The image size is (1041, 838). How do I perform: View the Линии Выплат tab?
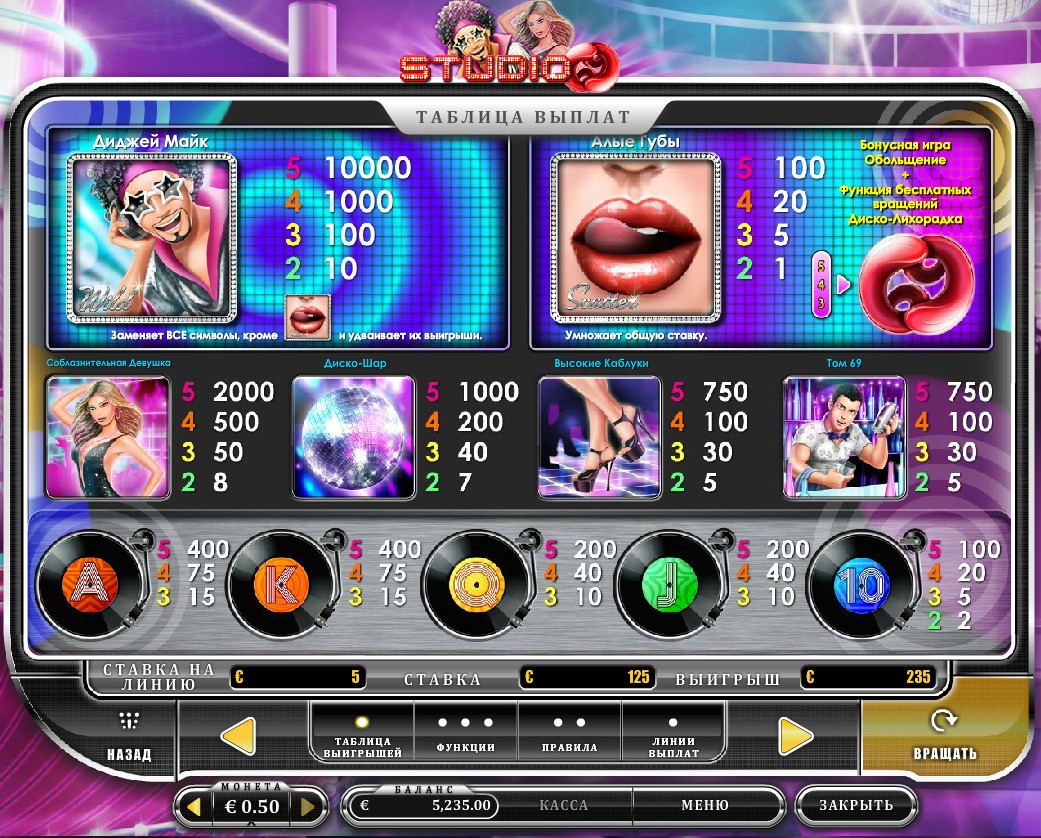pos(673,736)
